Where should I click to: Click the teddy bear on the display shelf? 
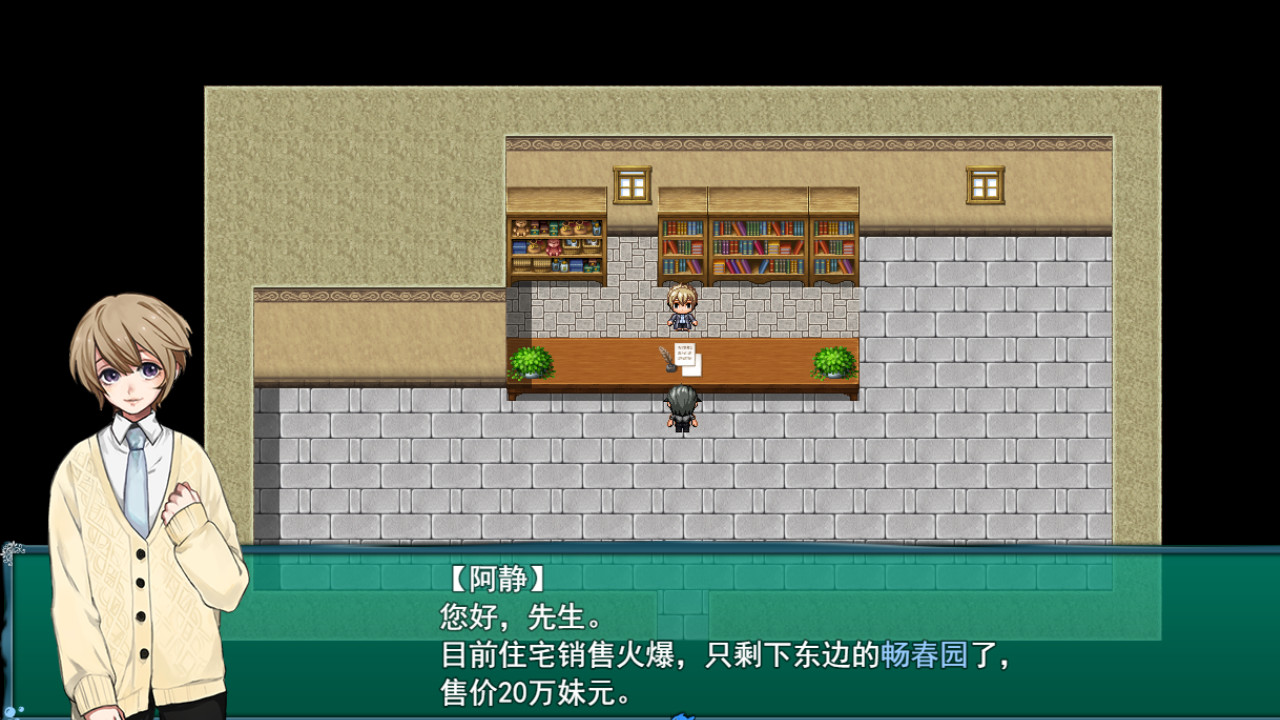click(x=521, y=228)
